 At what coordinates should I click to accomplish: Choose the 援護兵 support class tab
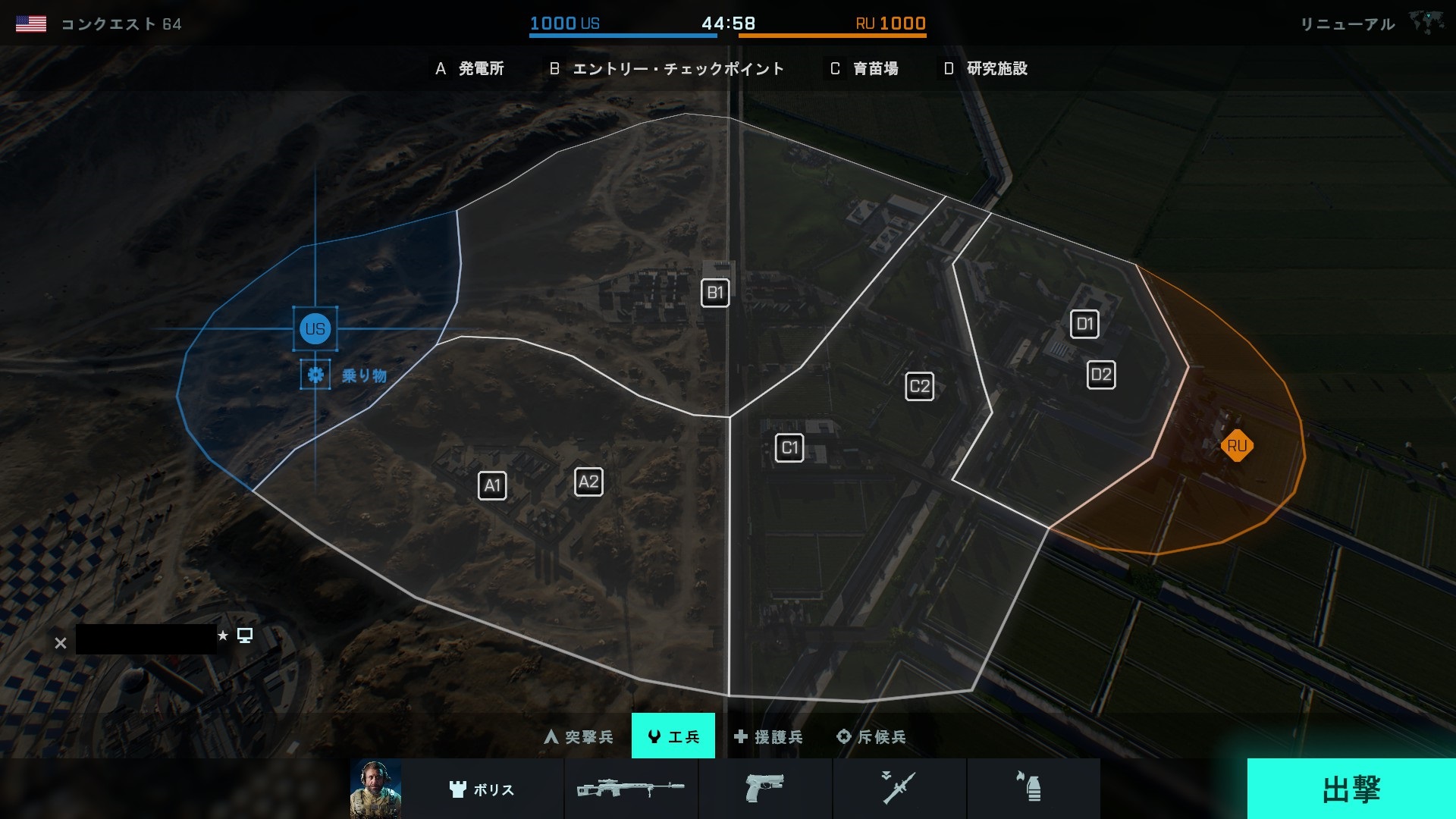768,736
